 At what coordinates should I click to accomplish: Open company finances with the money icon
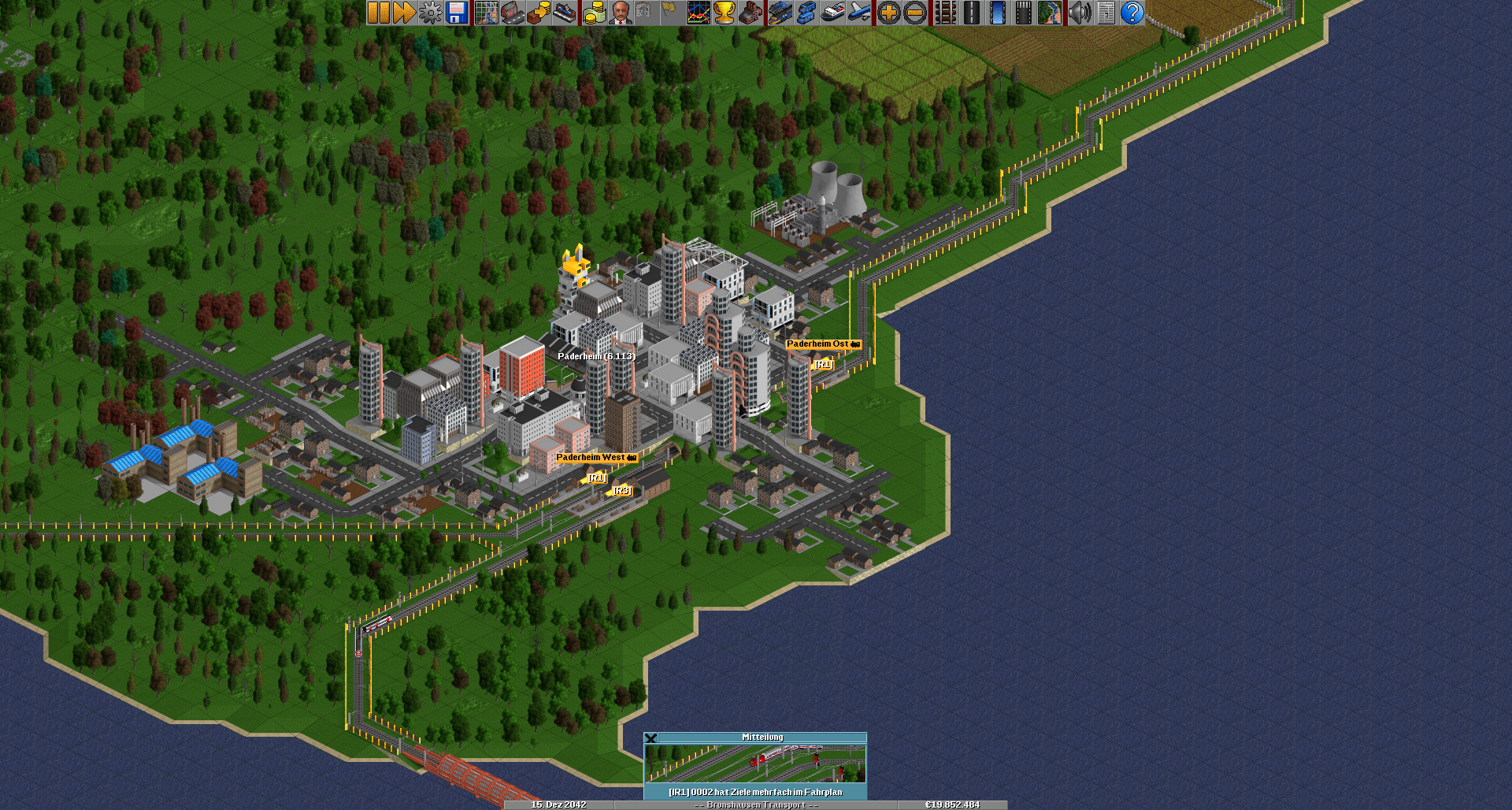595,13
